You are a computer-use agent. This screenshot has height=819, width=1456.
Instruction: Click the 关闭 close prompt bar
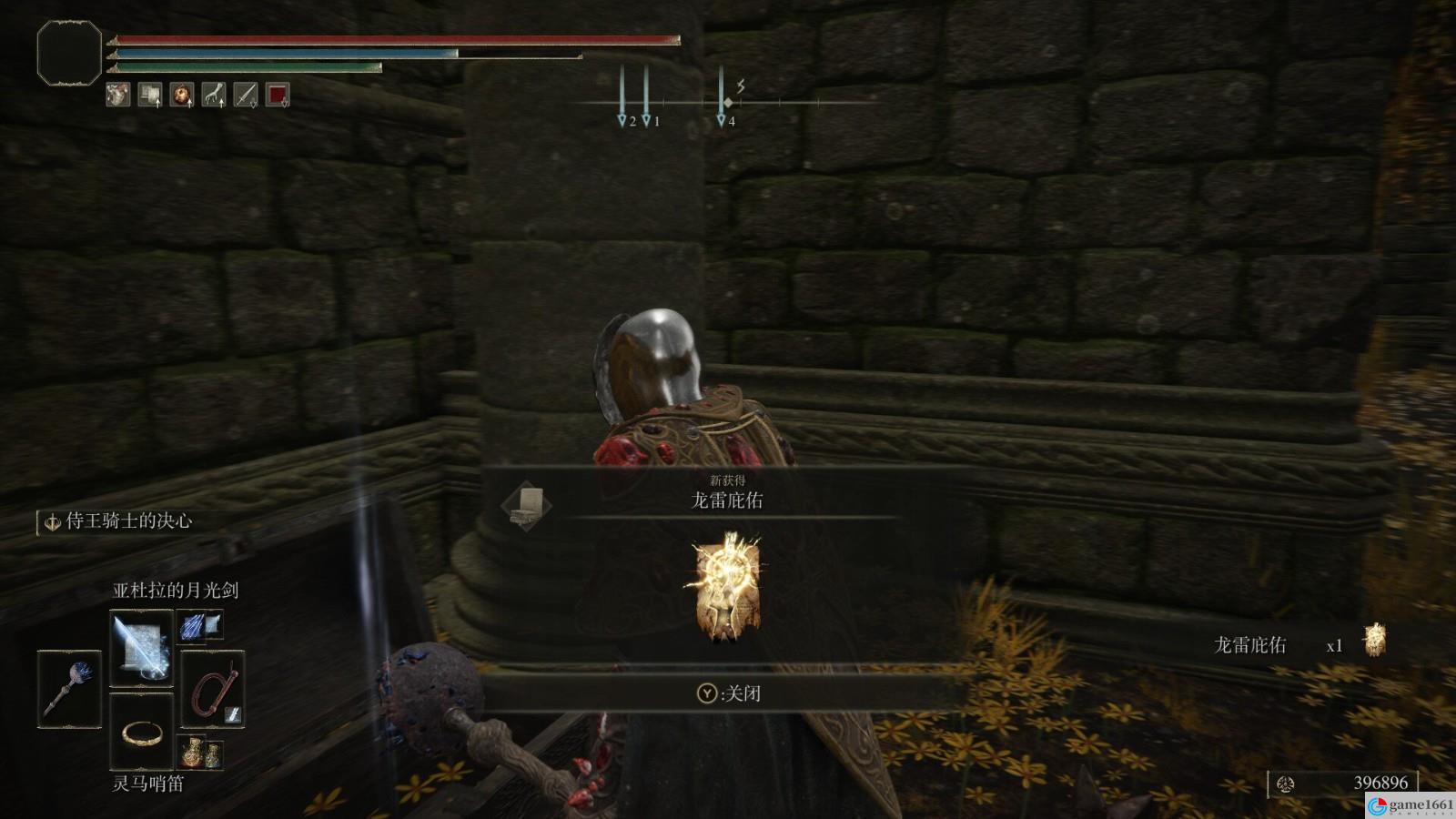click(727, 693)
